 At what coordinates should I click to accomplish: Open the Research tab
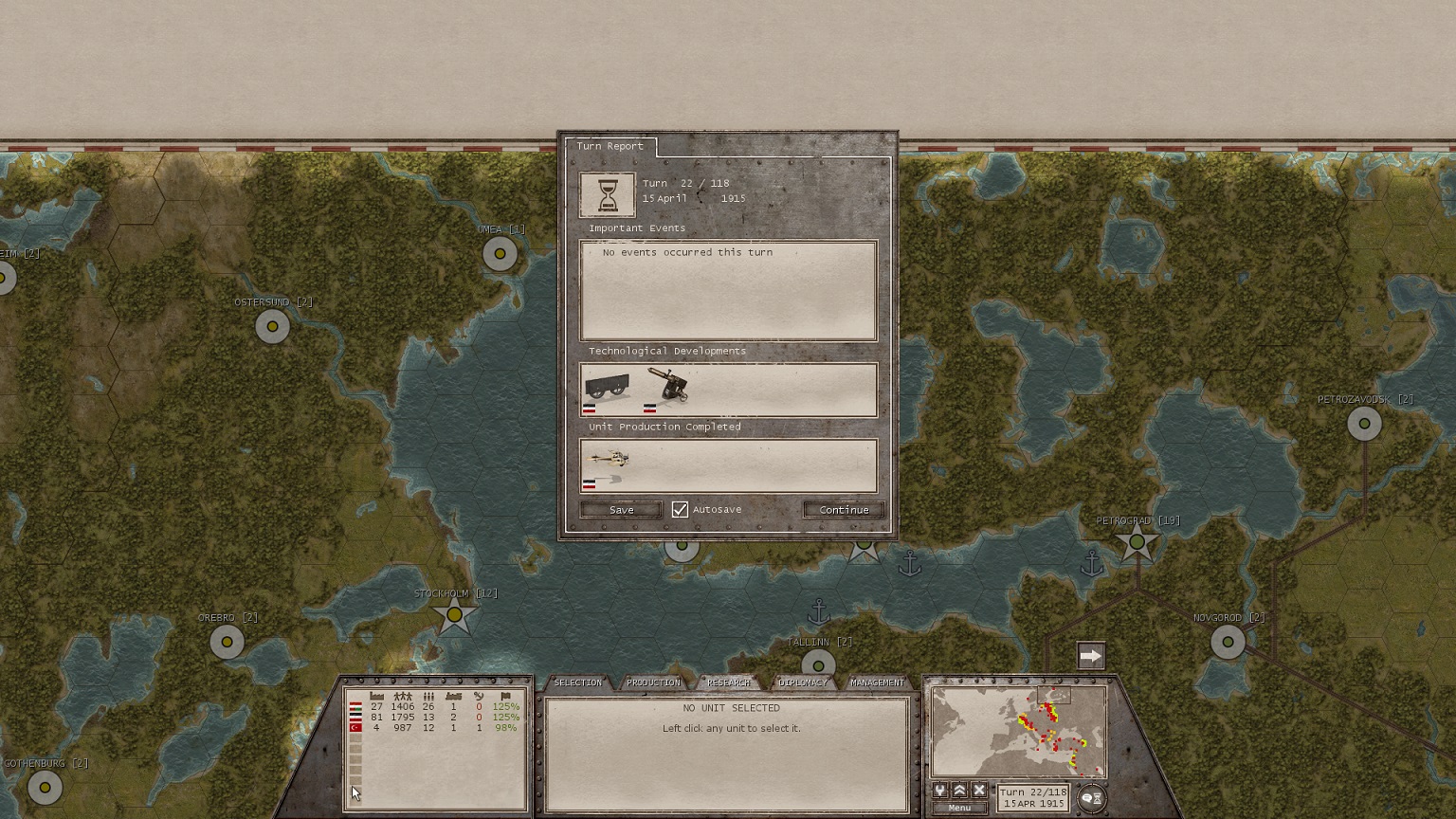point(728,682)
